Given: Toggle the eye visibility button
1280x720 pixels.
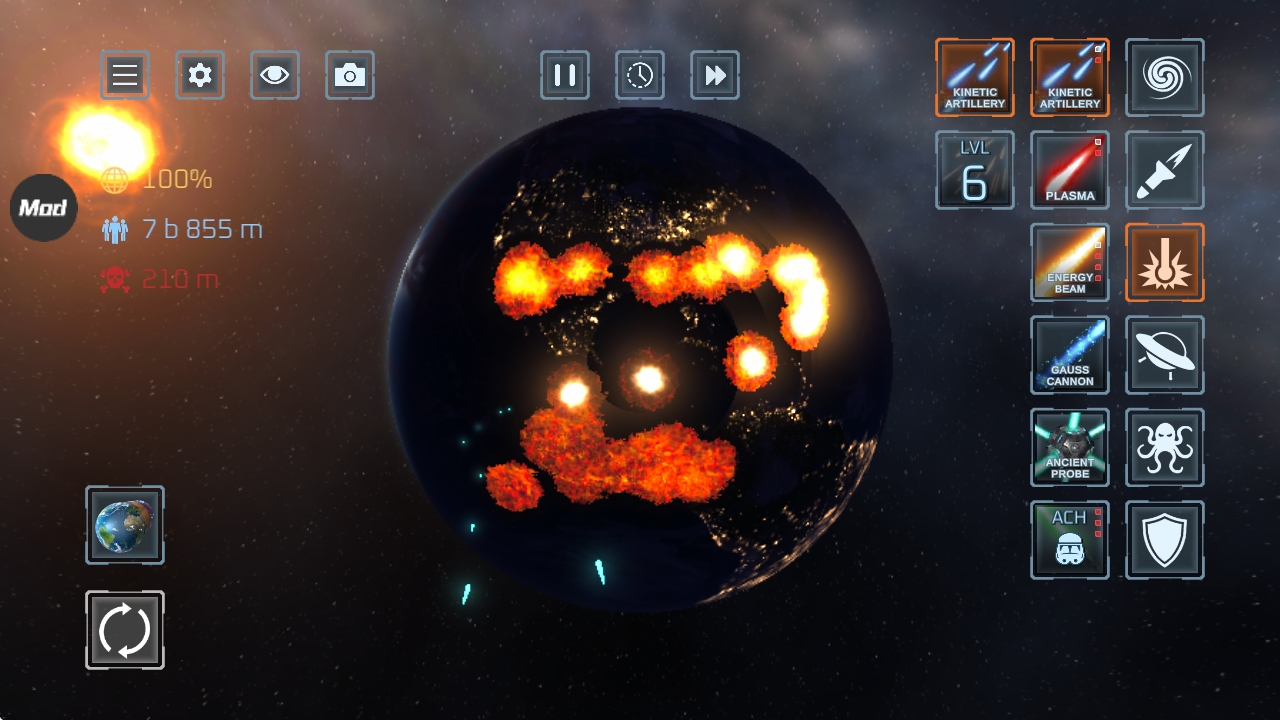Looking at the screenshot, I should [275, 75].
